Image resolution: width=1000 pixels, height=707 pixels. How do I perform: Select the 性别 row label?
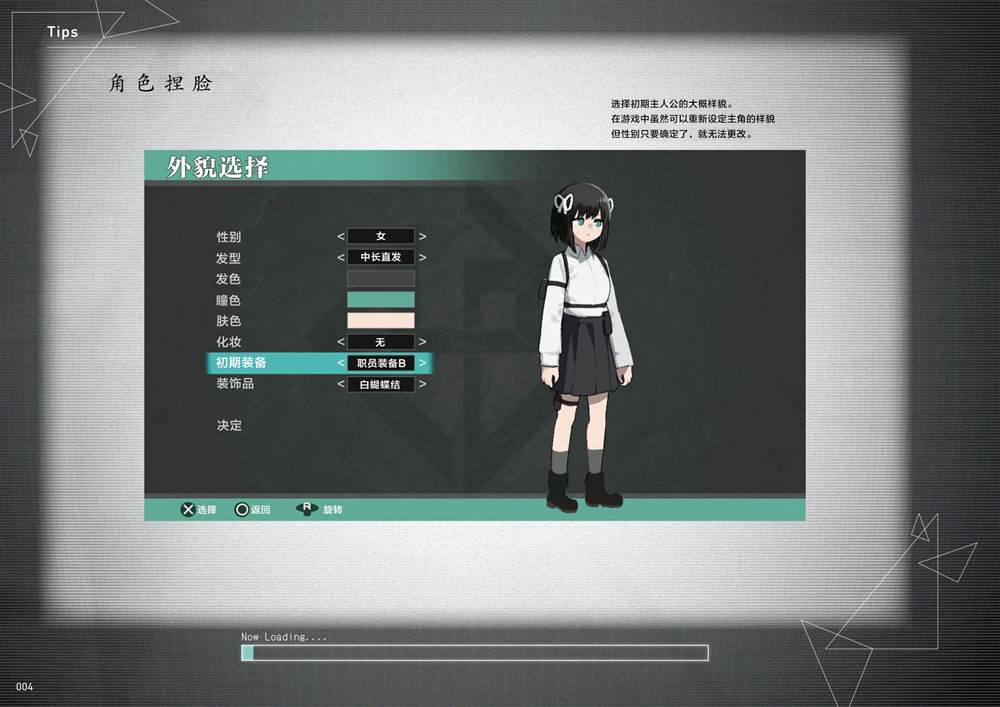tap(229, 237)
